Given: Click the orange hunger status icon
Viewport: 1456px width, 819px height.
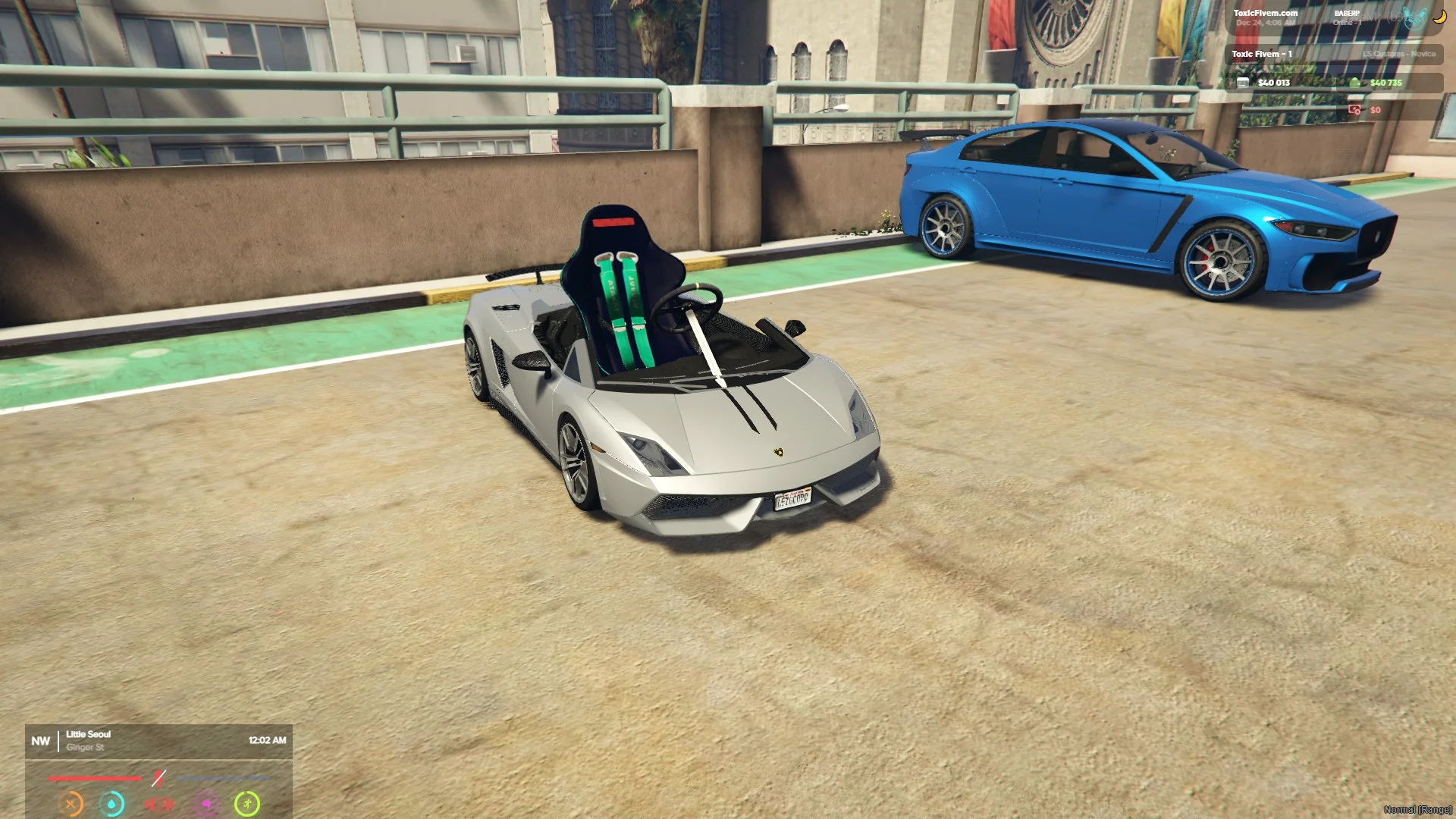Looking at the screenshot, I should pyautogui.click(x=71, y=803).
